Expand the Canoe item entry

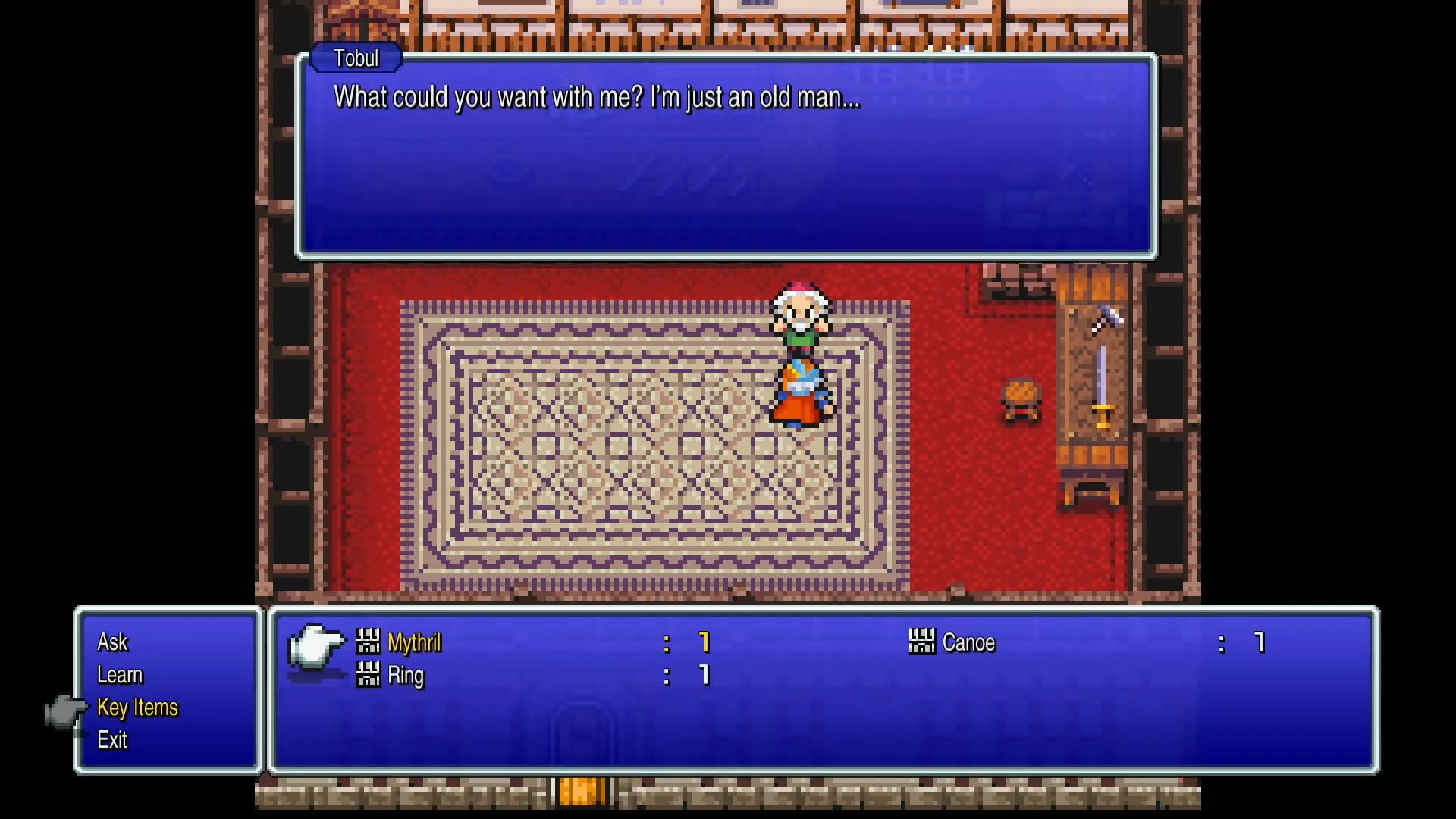pos(969,642)
